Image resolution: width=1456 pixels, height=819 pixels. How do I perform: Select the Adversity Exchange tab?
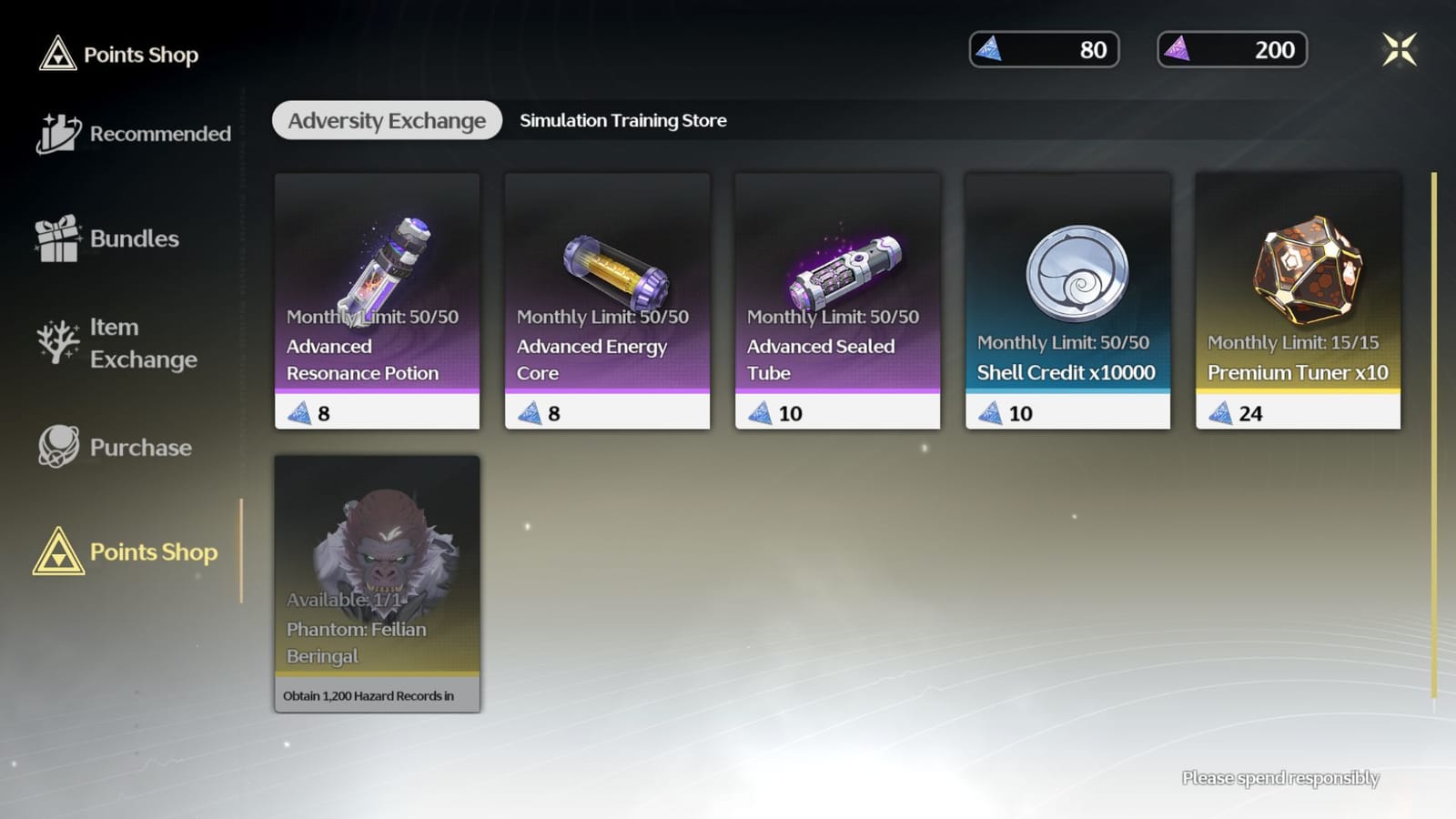point(386,120)
